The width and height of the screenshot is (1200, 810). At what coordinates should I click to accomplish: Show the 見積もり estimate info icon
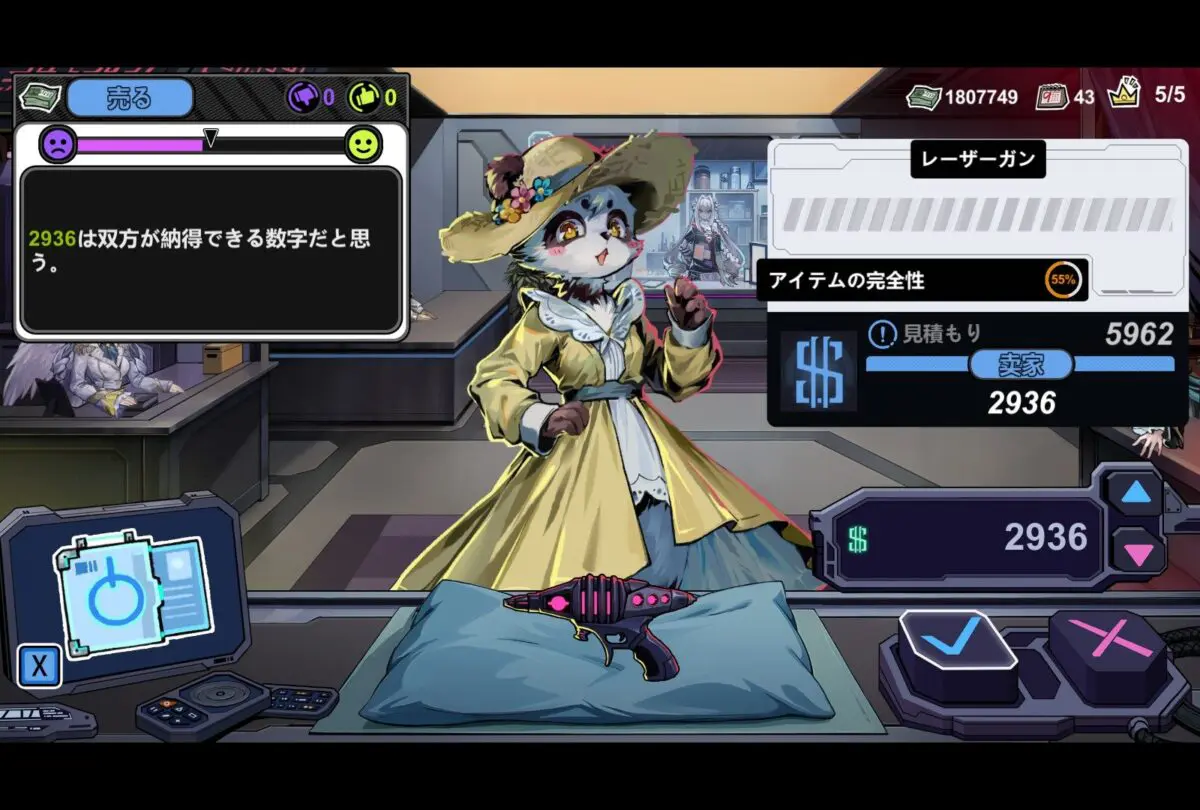tap(881, 334)
